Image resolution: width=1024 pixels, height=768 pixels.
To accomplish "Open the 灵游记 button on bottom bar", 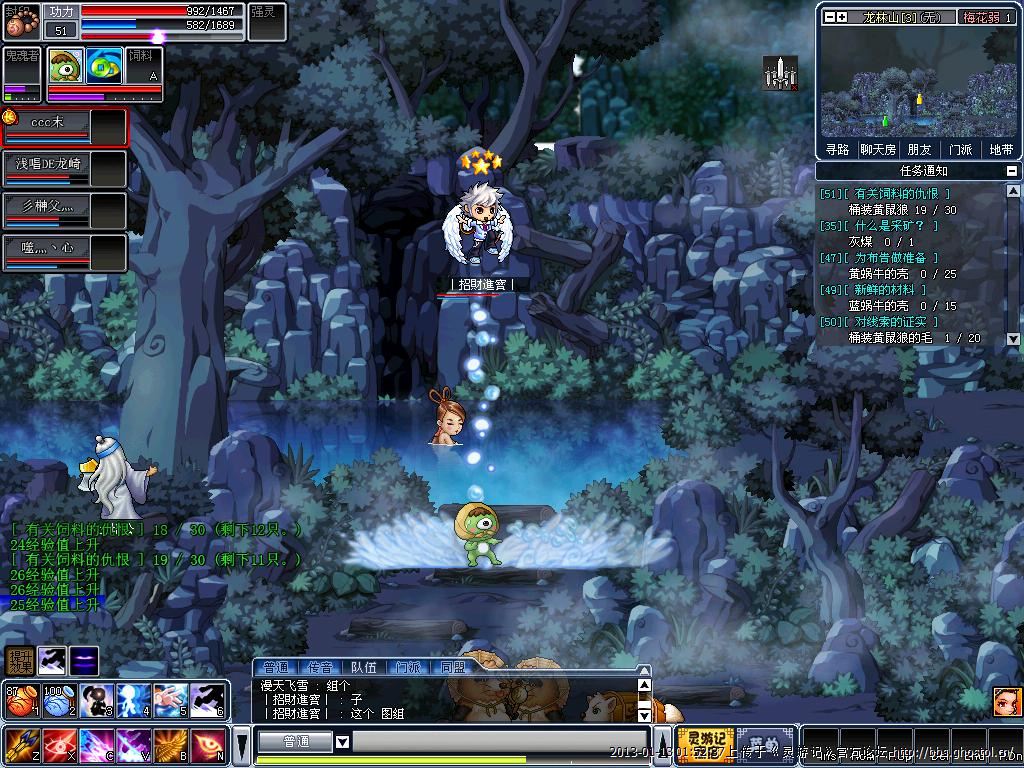I will [704, 745].
